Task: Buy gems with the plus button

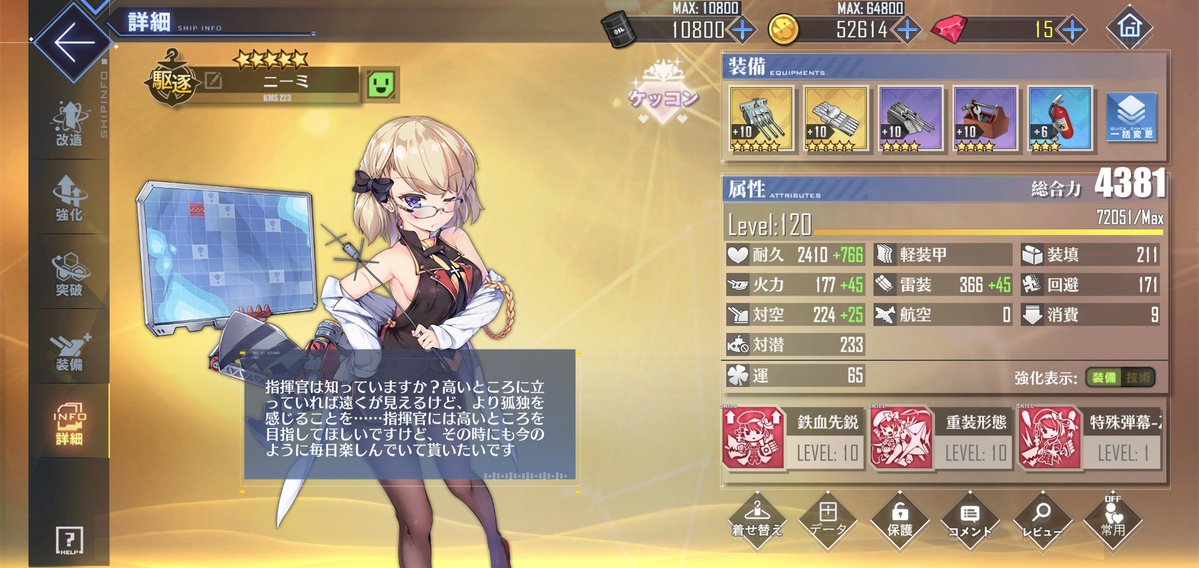Action: pos(1072,29)
